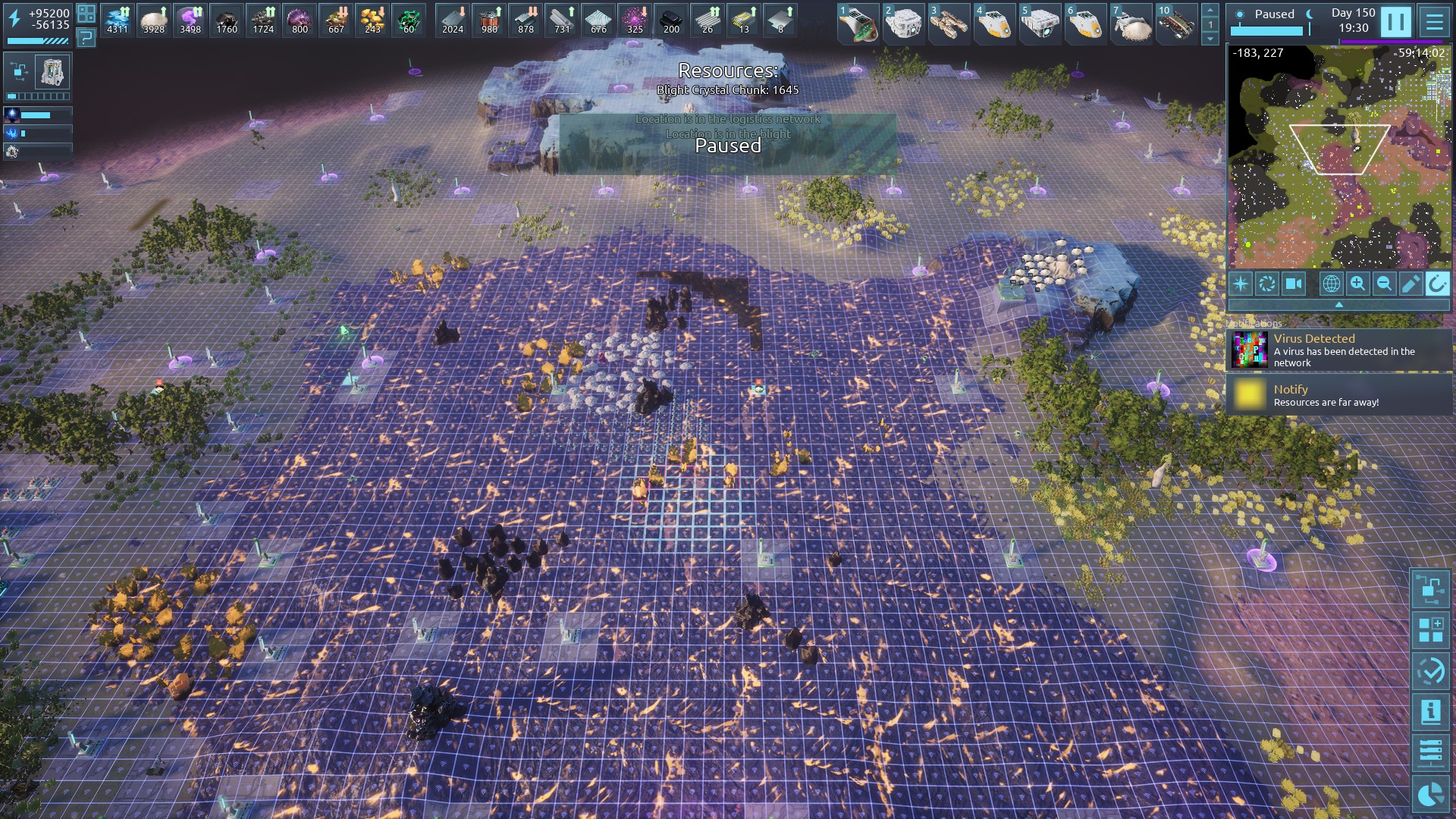
Task: Zoom out the minimap with magnifier minus
Action: 1384,284
